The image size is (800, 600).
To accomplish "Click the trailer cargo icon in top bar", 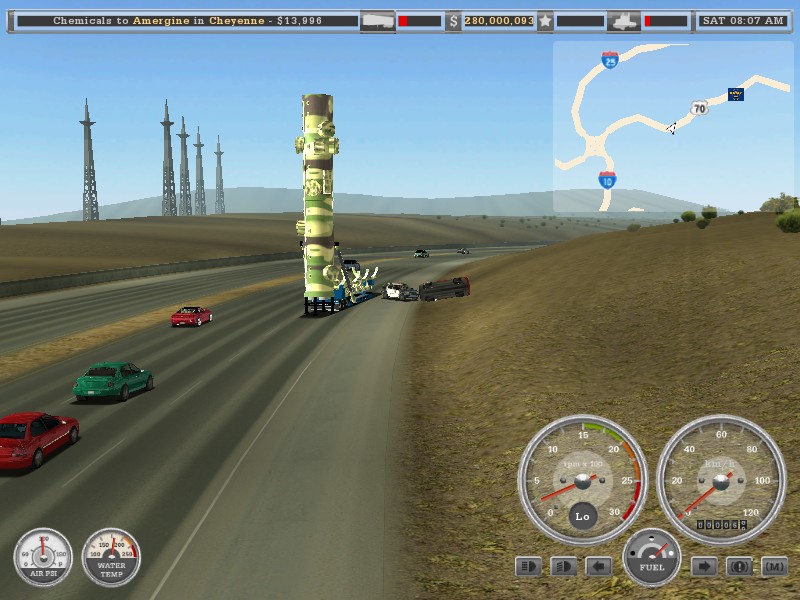I will [377, 20].
